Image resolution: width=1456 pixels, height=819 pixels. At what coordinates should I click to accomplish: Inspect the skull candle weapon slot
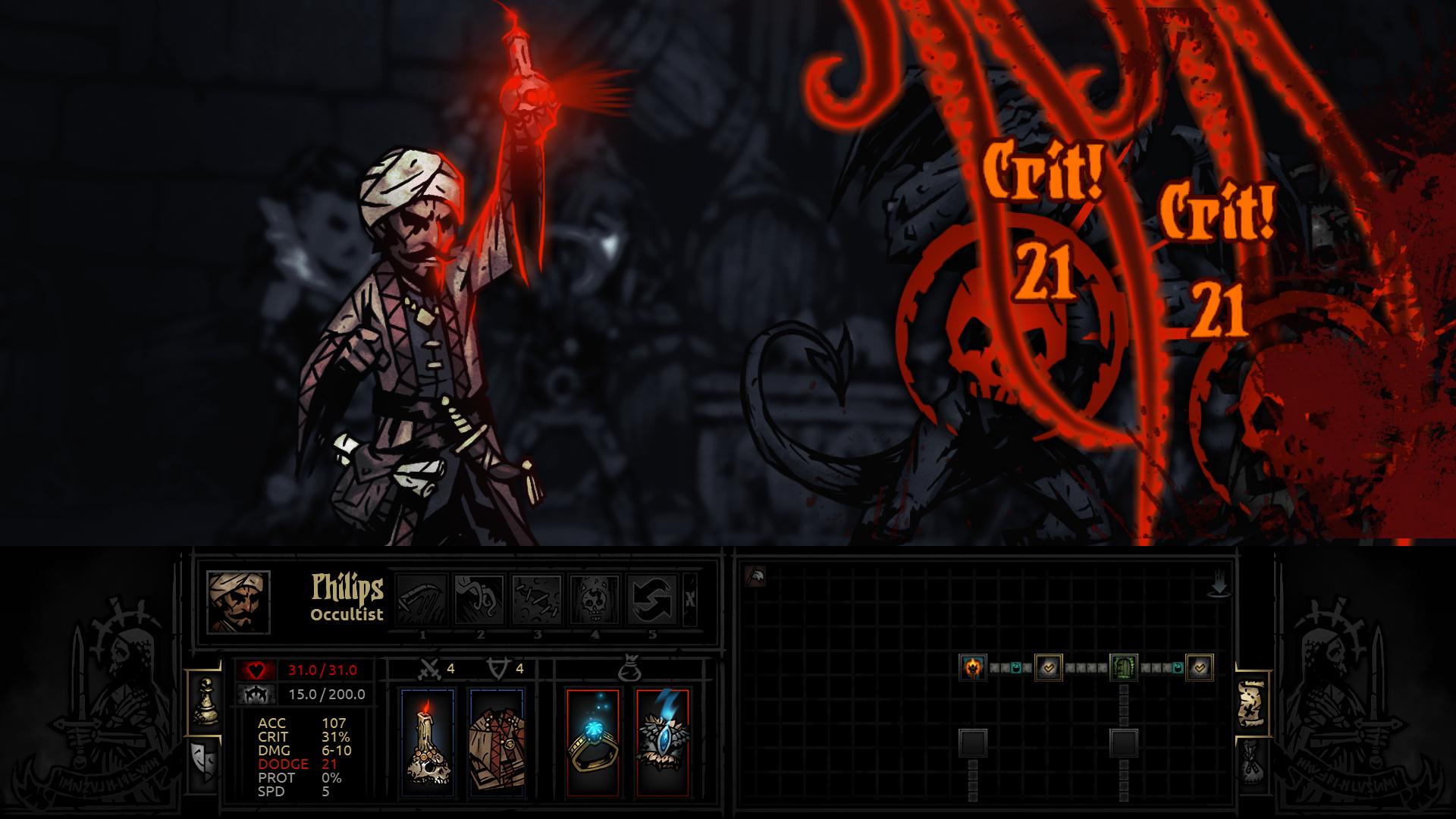point(426,742)
